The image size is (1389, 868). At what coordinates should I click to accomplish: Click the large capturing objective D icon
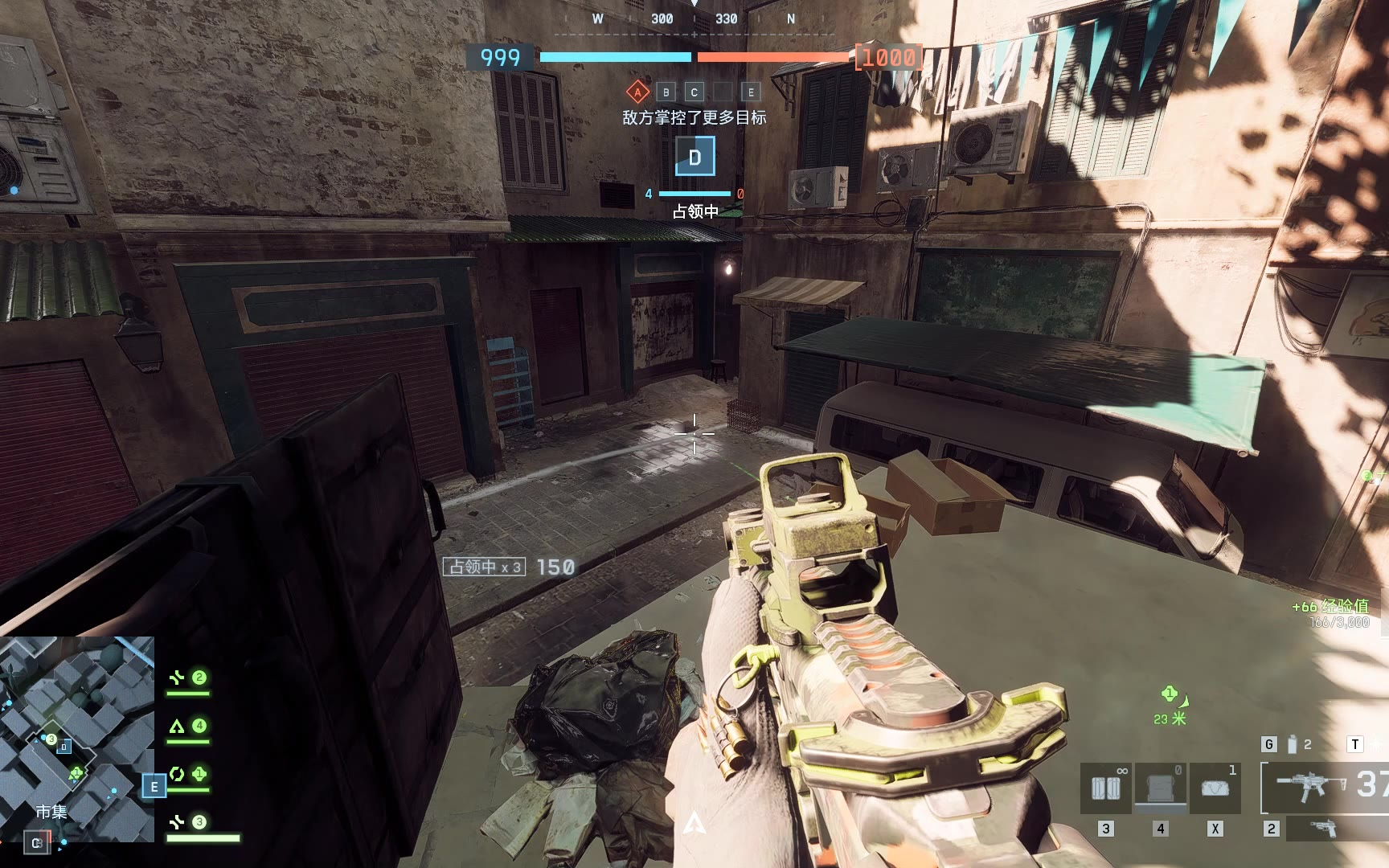(694, 157)
